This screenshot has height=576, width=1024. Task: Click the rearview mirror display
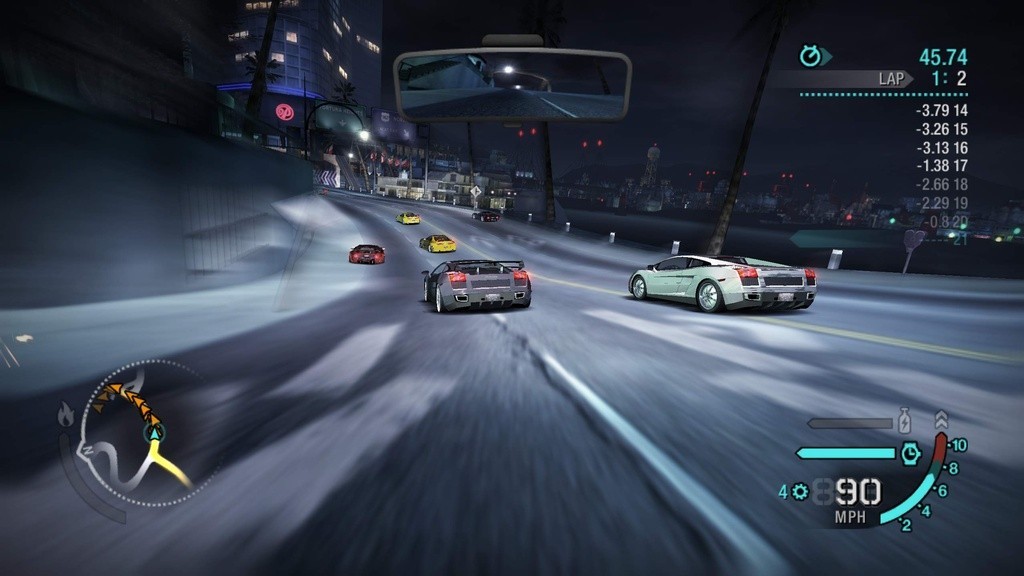[512, 86]
